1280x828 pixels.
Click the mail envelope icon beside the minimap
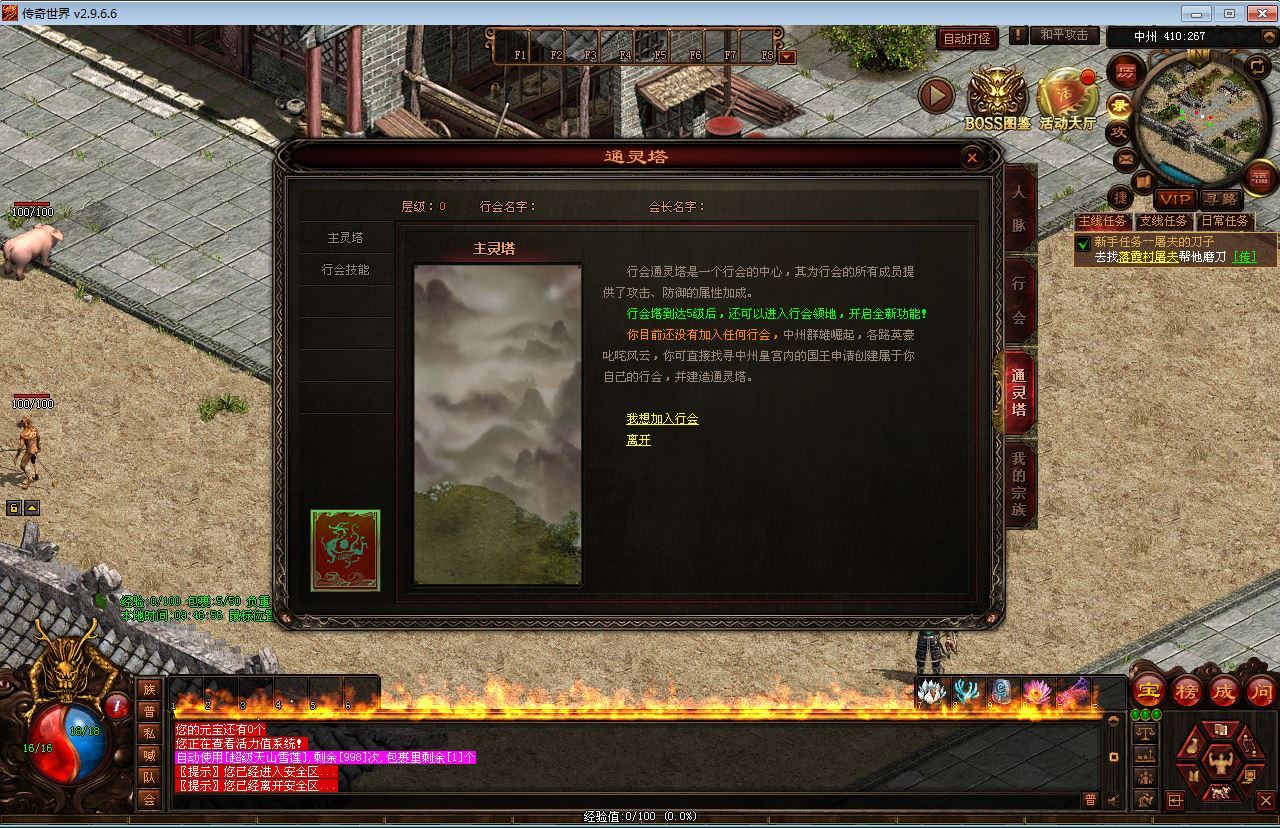[1126, 158]
